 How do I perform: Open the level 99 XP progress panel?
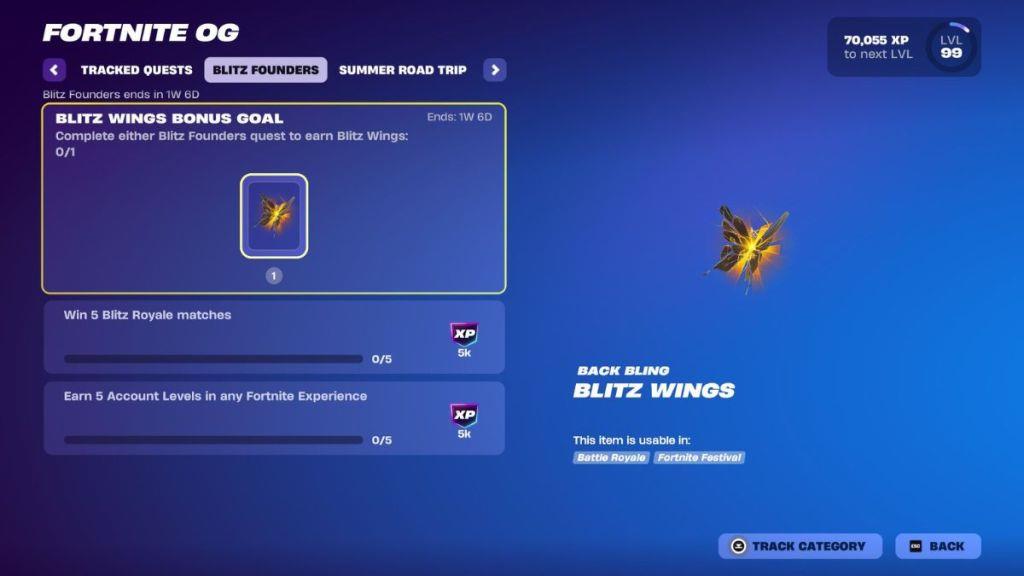coord(903,47)
